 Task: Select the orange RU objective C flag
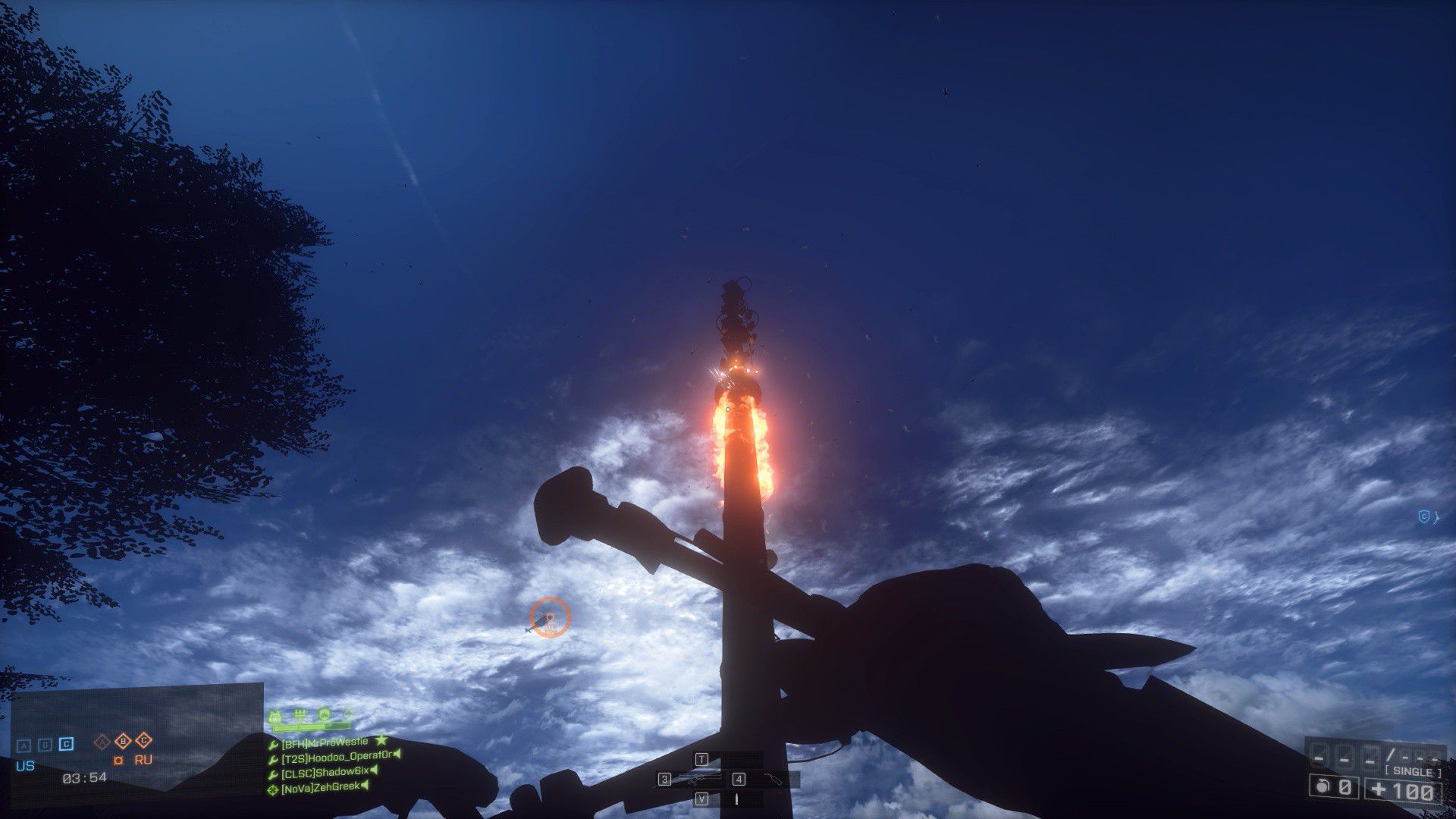coord(143,741)
